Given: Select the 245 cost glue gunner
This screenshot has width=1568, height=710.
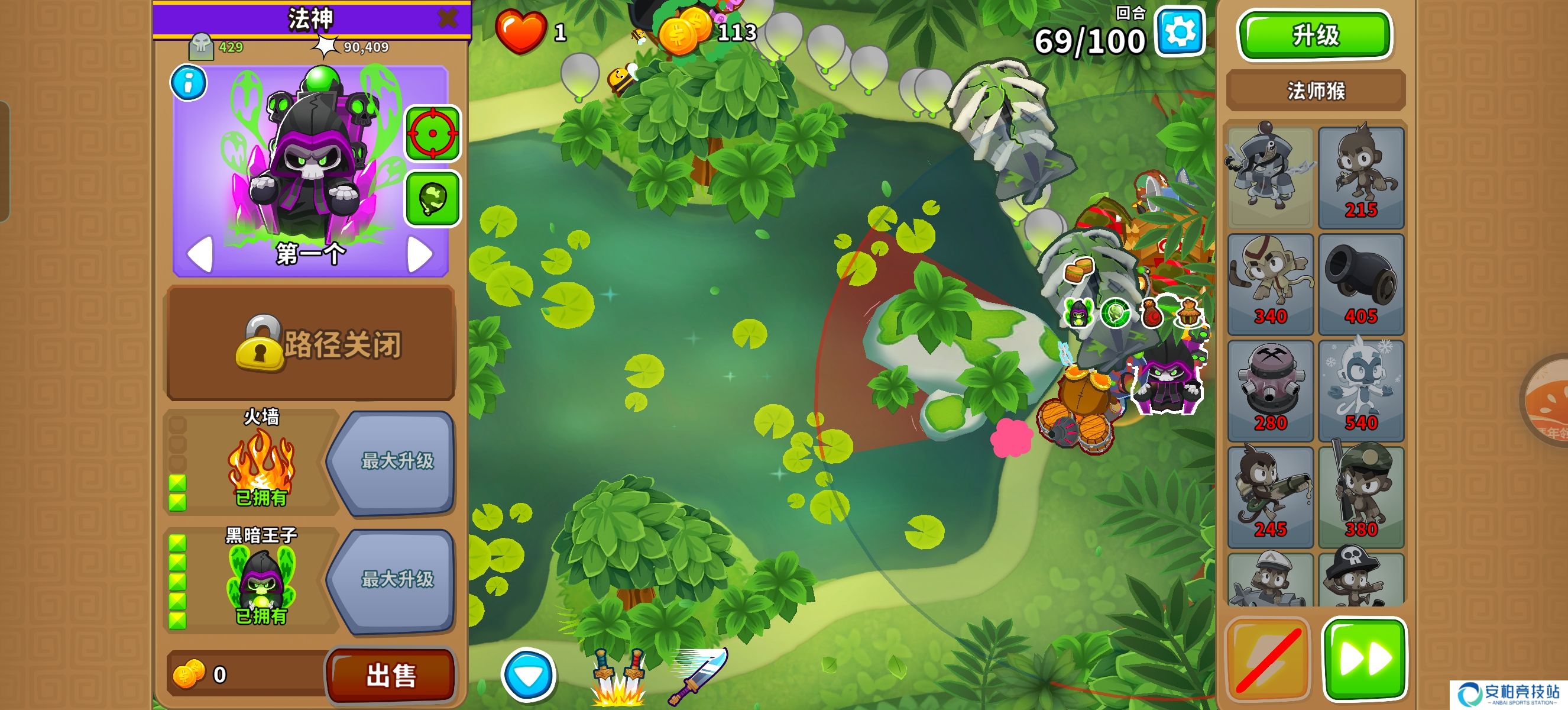Looking at the screenshot, I should tap(1271, 497).
